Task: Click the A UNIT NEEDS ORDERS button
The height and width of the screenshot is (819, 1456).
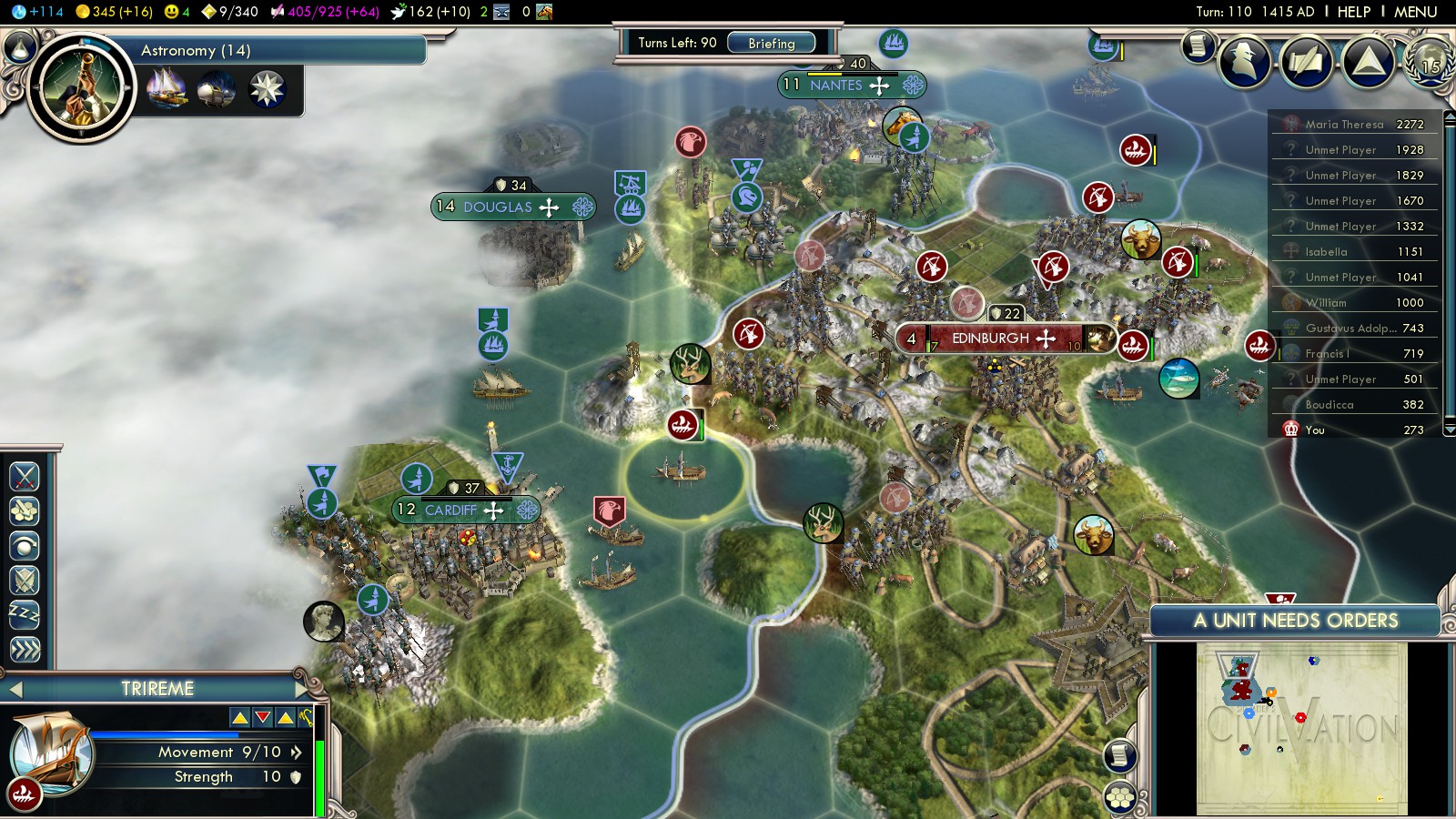Action: pos(1295,621)
